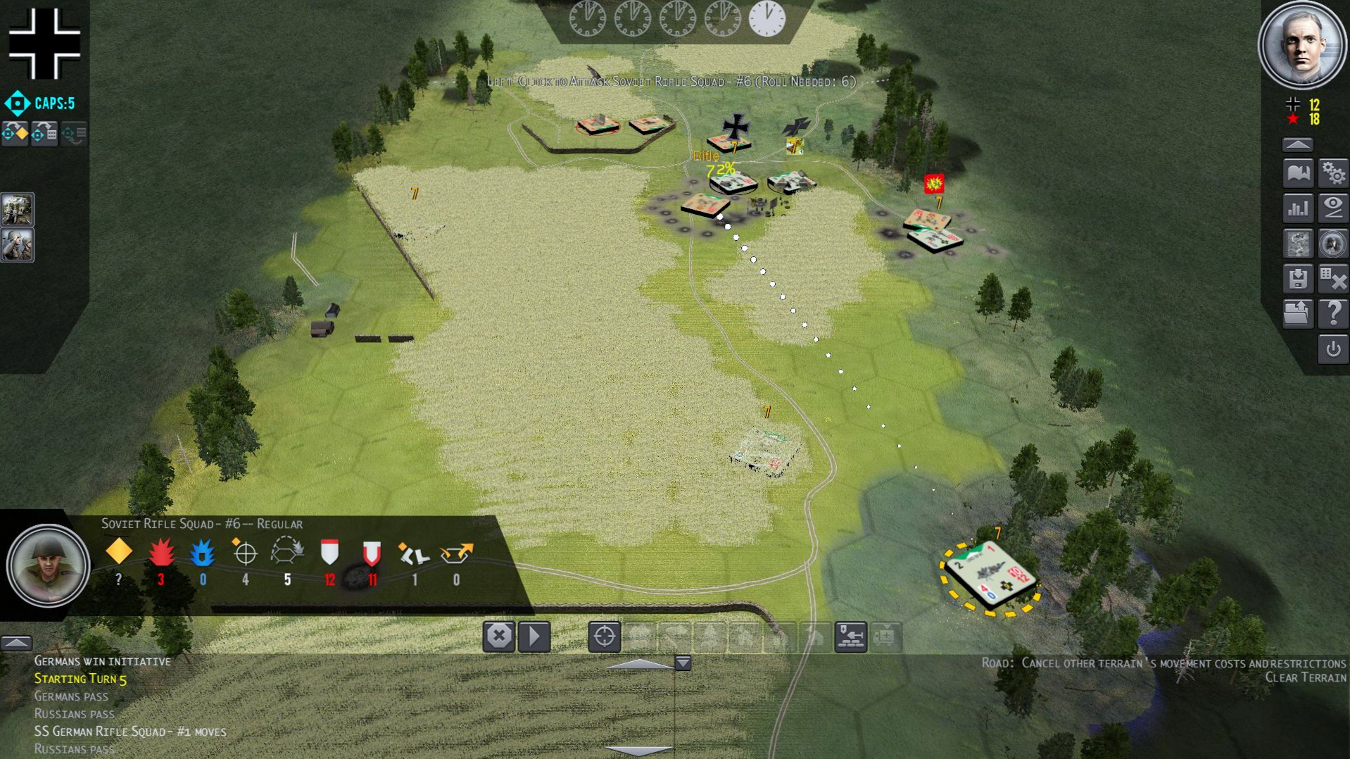Collapse the message log with its arrow

point(15,641)
